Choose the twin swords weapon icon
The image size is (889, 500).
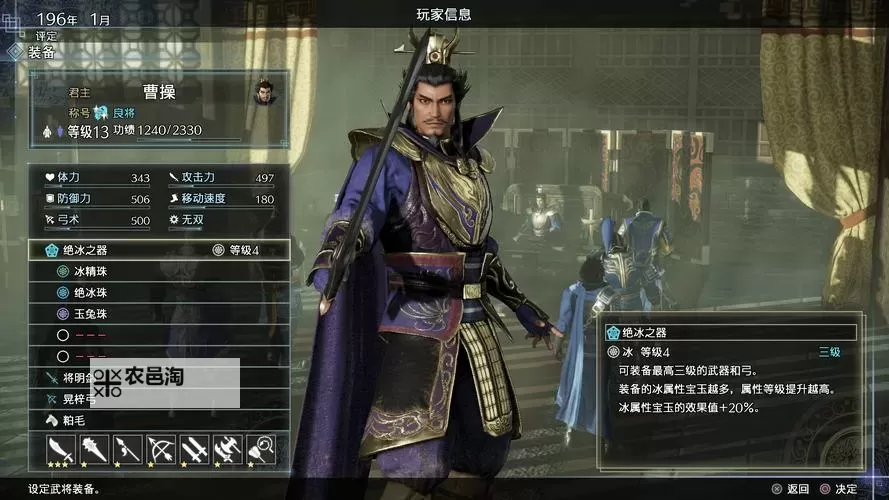[x=194, y=449]
